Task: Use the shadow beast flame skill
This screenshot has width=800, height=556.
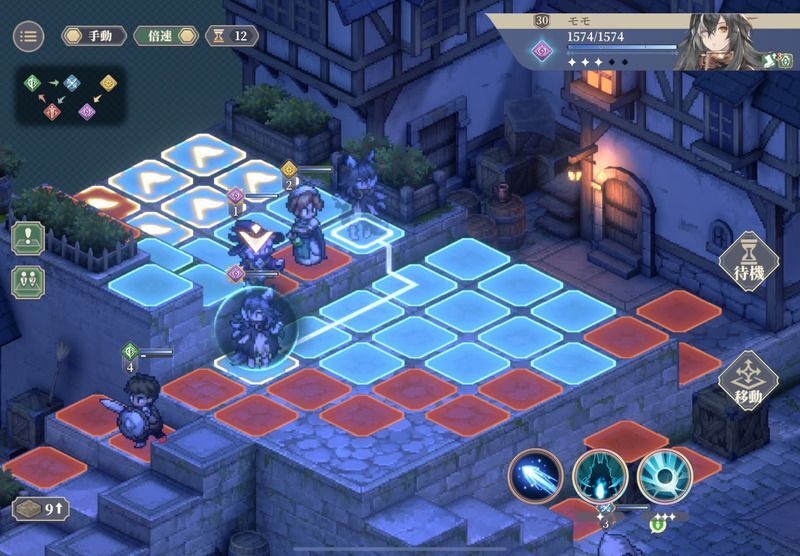Action: 600,475
